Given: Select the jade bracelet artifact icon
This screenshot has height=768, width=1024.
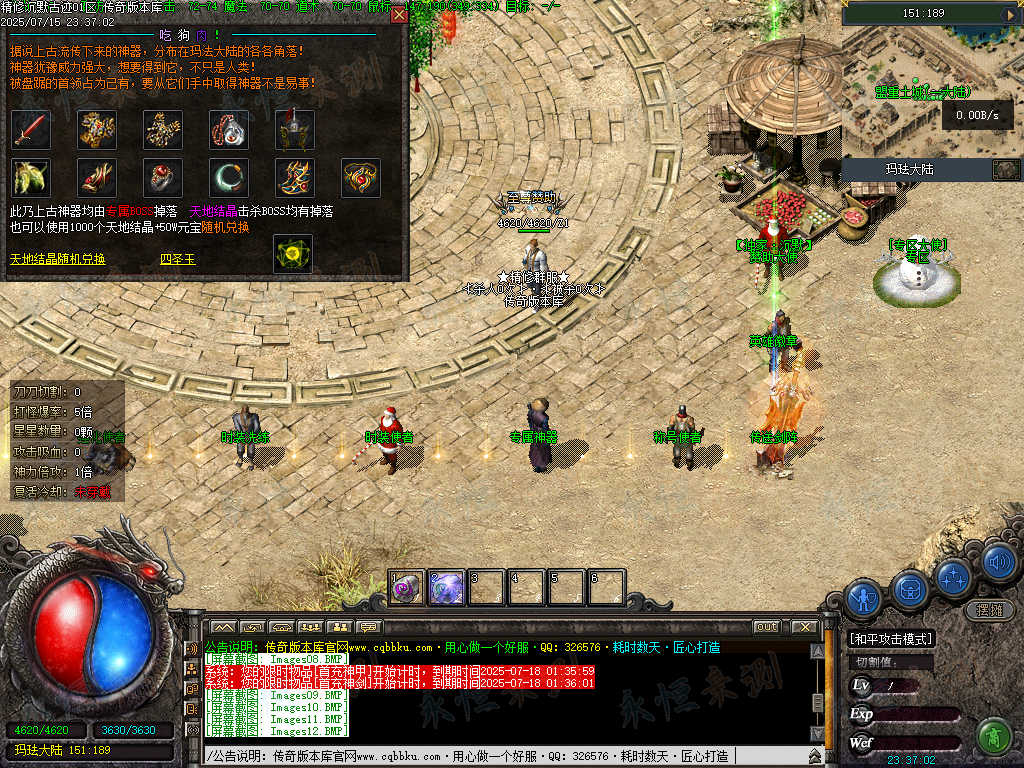Looking at the screenshot, I should pyautogui.click(x=228, y=178).
